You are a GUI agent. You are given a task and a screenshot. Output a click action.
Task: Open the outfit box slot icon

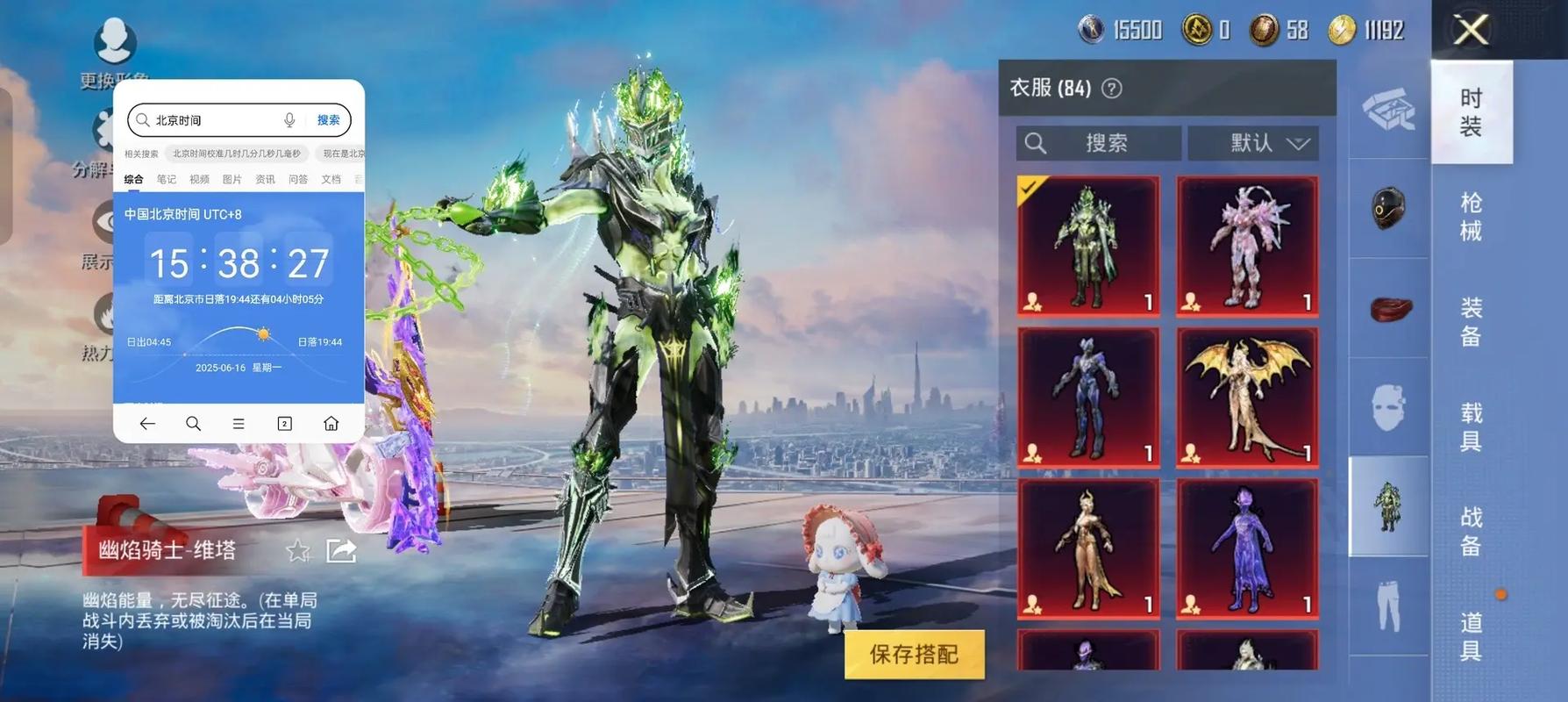[x=1388, y=110]
